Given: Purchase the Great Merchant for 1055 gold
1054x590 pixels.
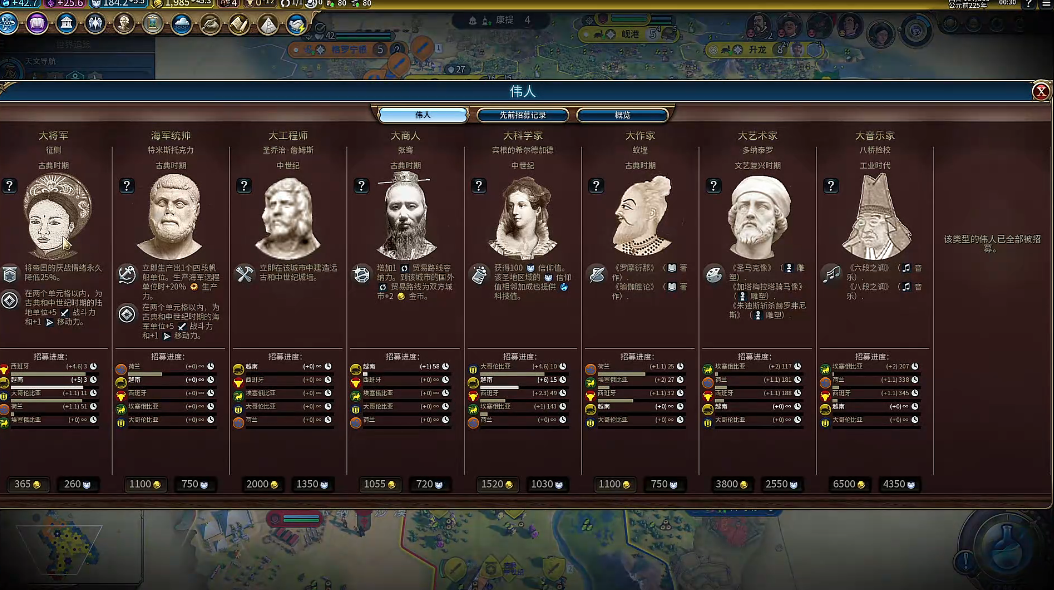Looking at the screenshot, I should tap(379, 484).
